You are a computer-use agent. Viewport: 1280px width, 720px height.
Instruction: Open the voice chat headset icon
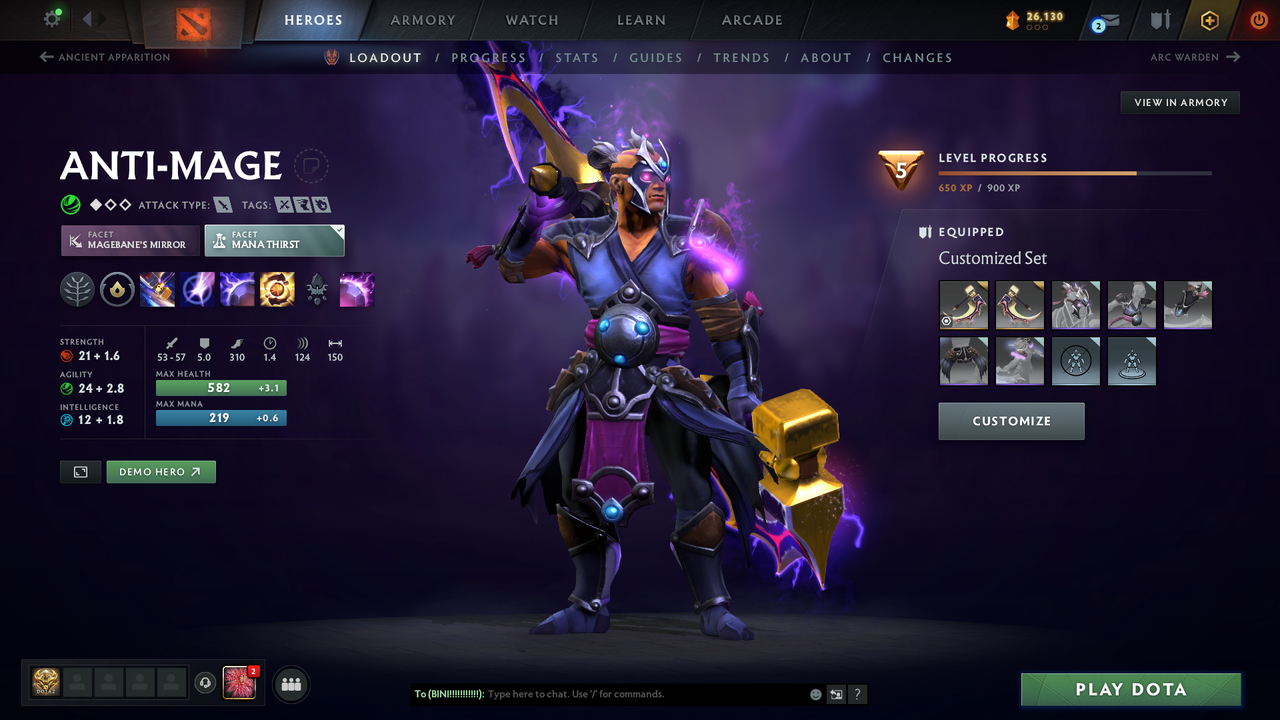point(207,683)
